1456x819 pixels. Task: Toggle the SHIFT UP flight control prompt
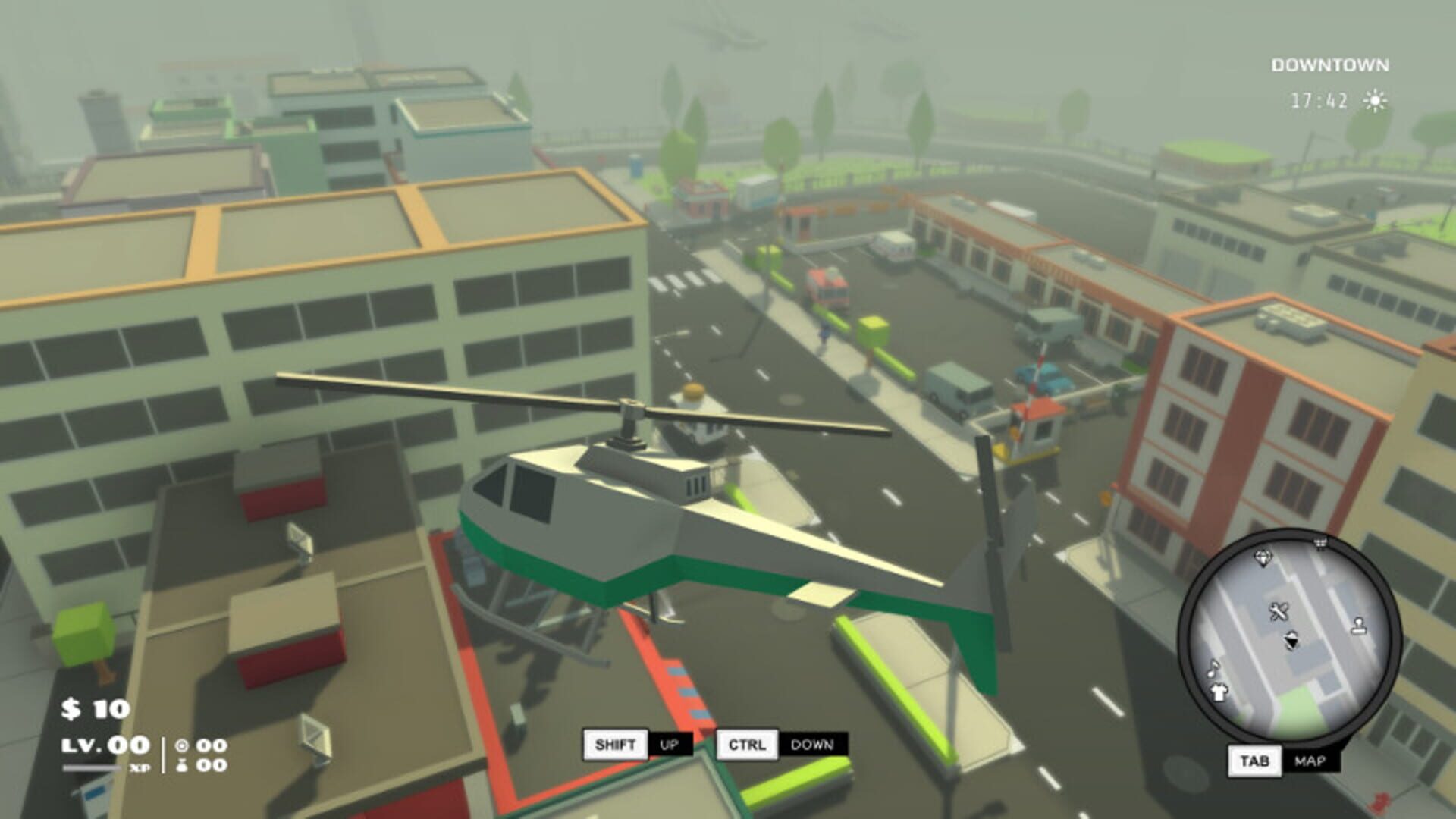617,745
